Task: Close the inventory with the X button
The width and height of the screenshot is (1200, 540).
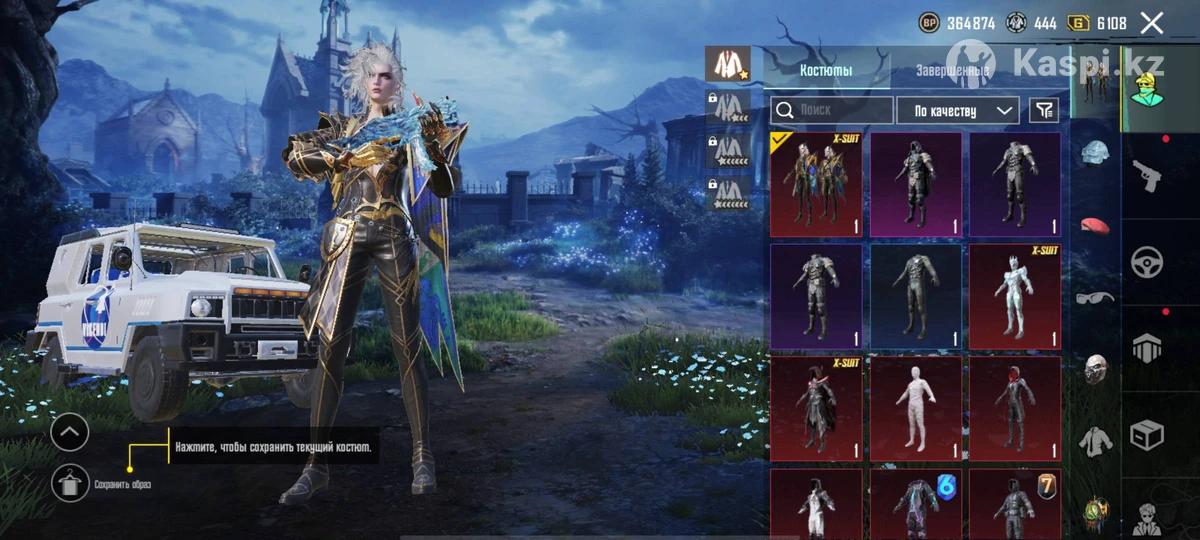Action: click(1152, 23)
